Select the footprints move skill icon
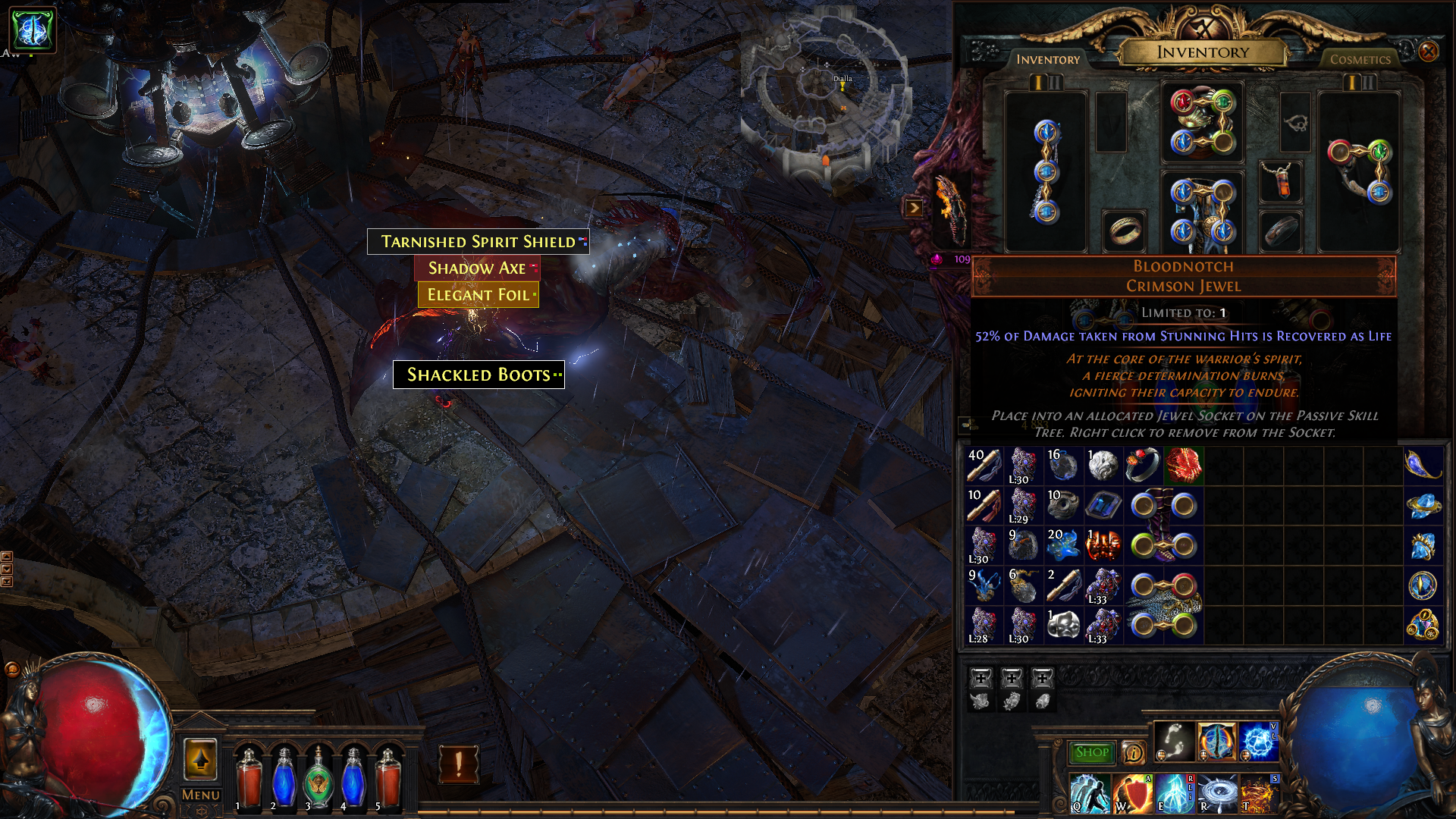Screen dimensions: 1456x819 [x=1172, y=741]
